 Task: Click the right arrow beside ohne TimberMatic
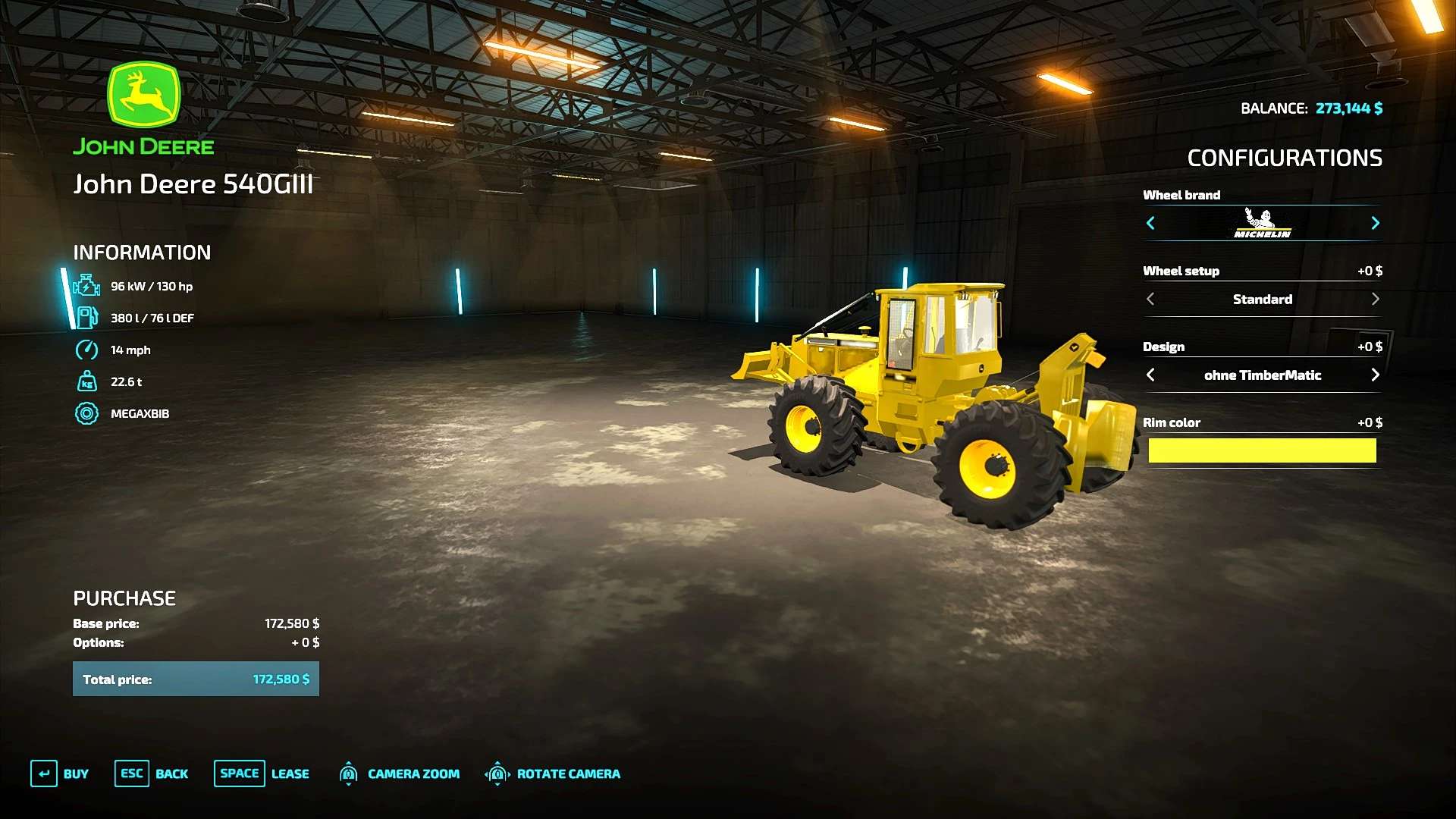[1375, 375]
